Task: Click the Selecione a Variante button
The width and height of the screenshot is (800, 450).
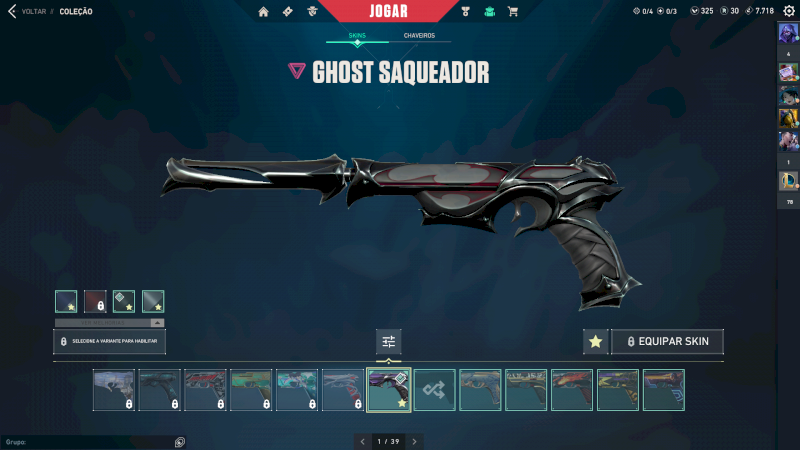Action: (109, 341)
